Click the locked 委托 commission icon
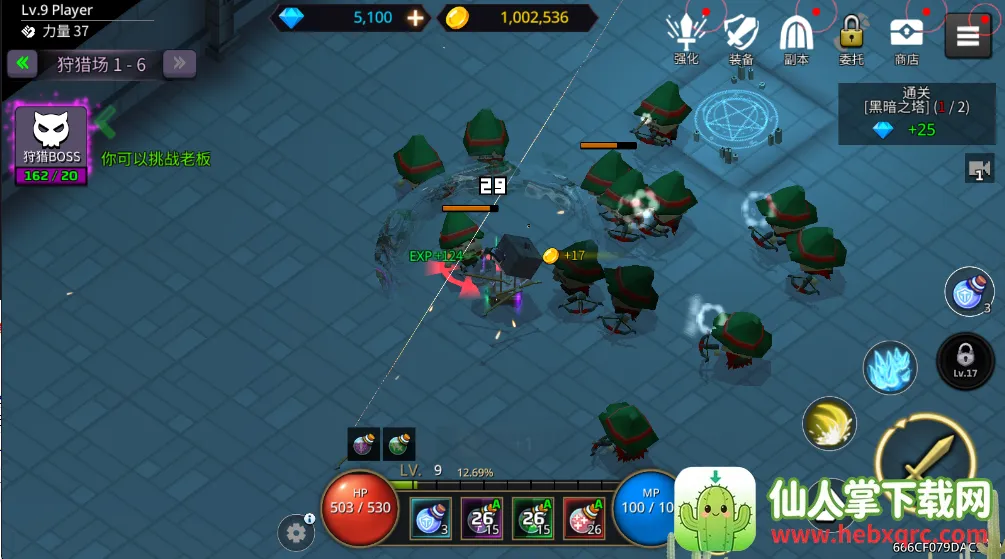Image resolution: width=1005 pixels, height=559 pixels. [x=851, y=39]
